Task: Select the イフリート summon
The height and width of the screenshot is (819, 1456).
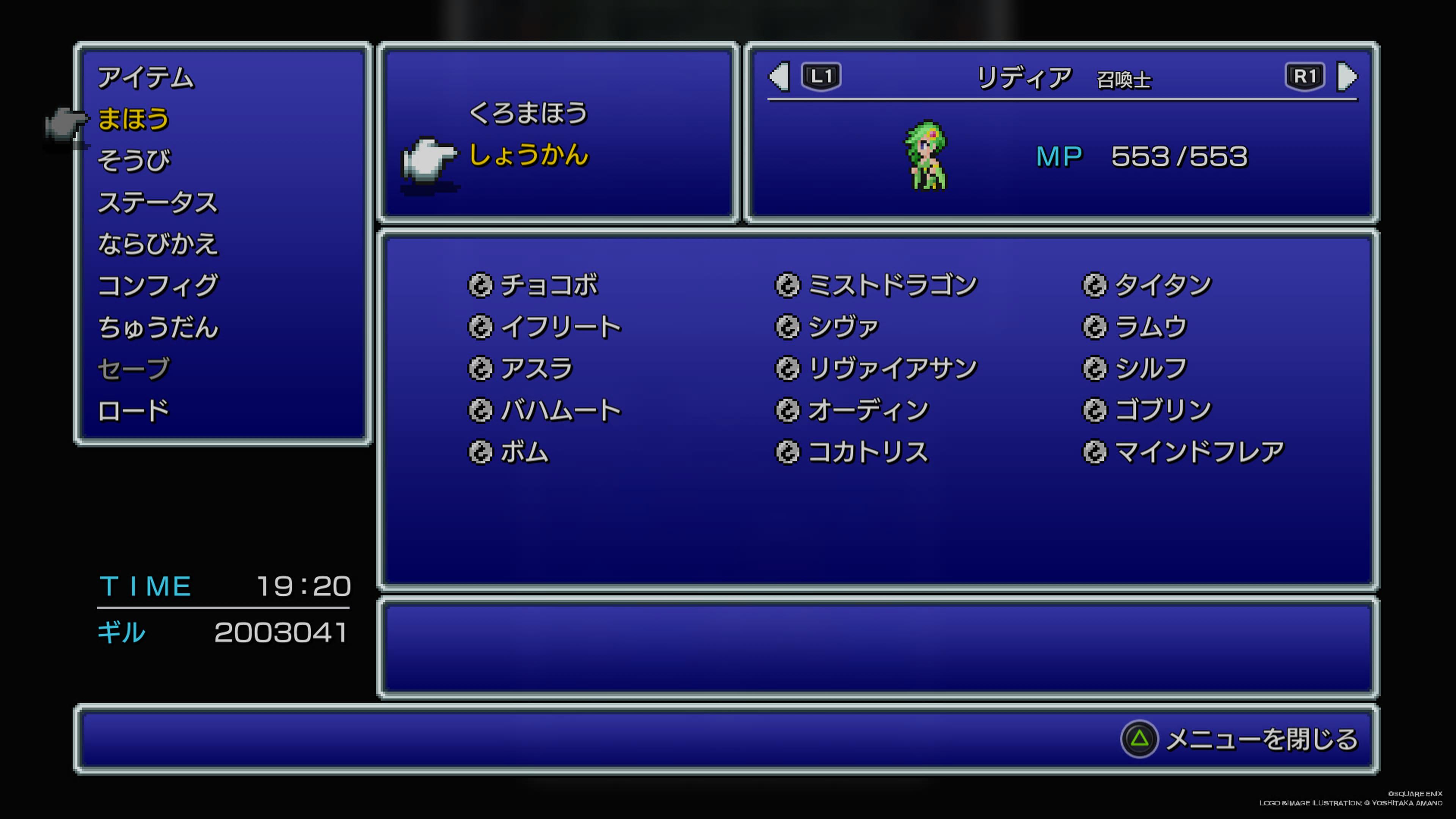Action: click(x=560, y=327)
